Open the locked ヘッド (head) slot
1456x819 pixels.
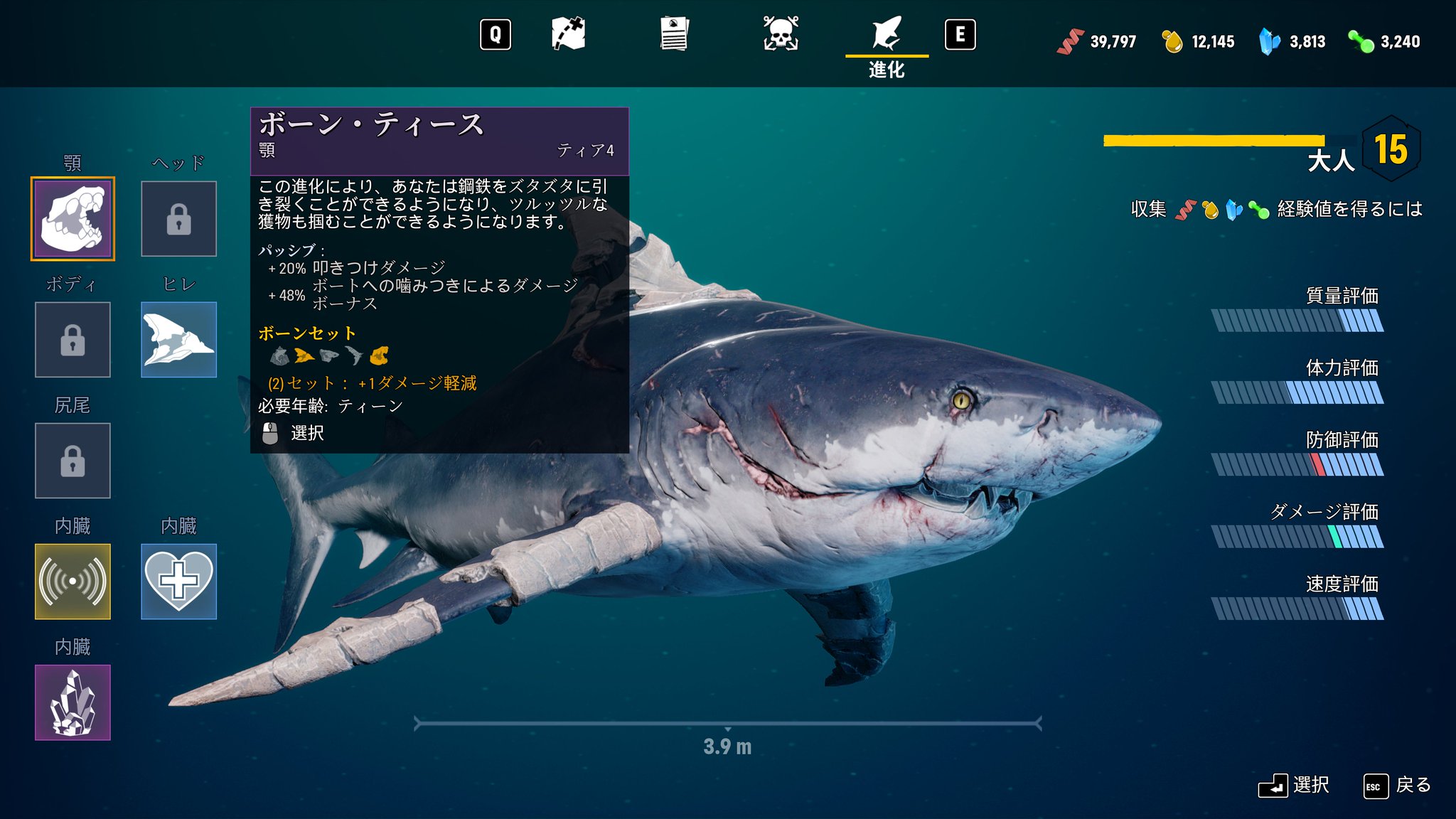[x=178, y=218]
